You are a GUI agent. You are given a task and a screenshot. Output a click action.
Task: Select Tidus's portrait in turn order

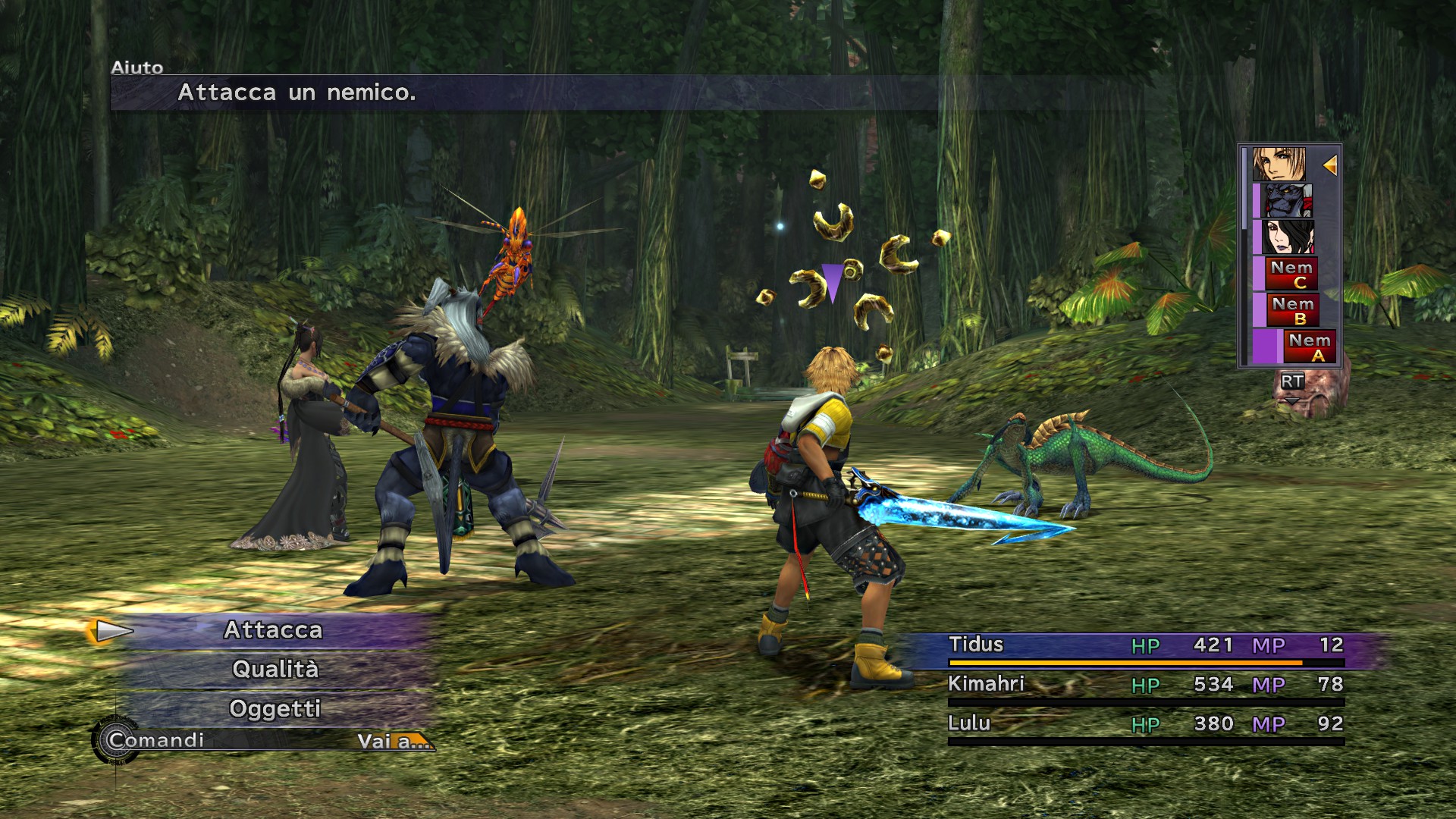[1279, 165]
